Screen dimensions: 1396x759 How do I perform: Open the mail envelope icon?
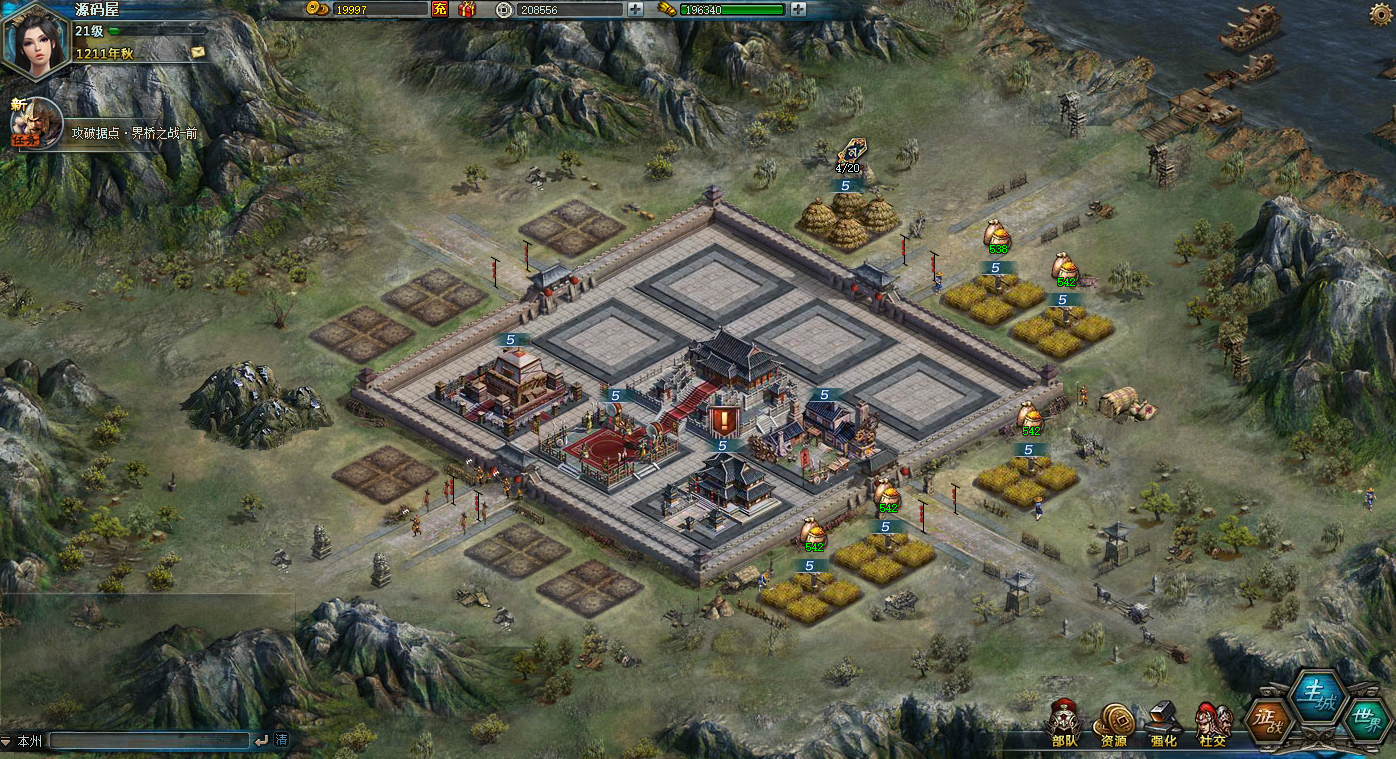coord(198,52)
